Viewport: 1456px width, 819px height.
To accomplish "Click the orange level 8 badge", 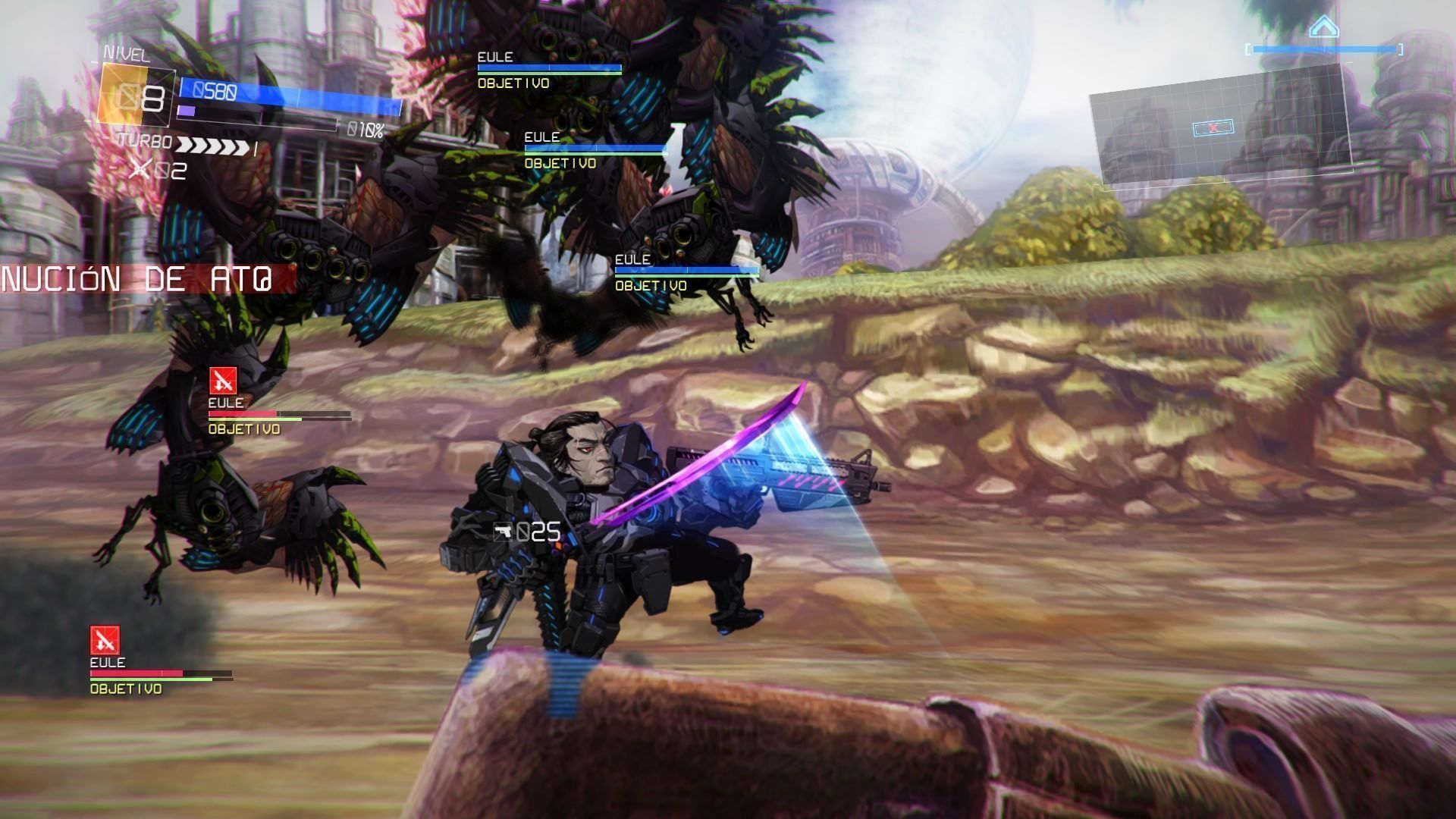I will [136, 96].
